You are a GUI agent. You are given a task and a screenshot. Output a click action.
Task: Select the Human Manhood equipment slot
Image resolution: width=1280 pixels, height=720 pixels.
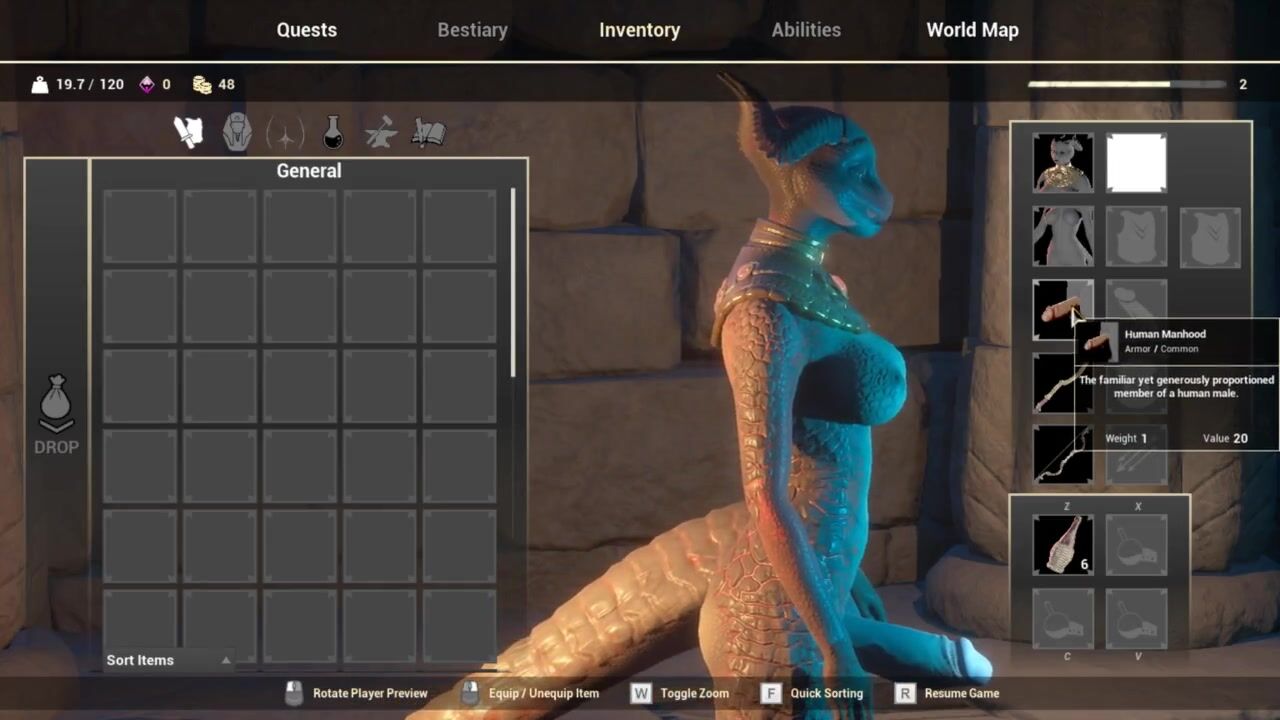(x=1058, y=309)
